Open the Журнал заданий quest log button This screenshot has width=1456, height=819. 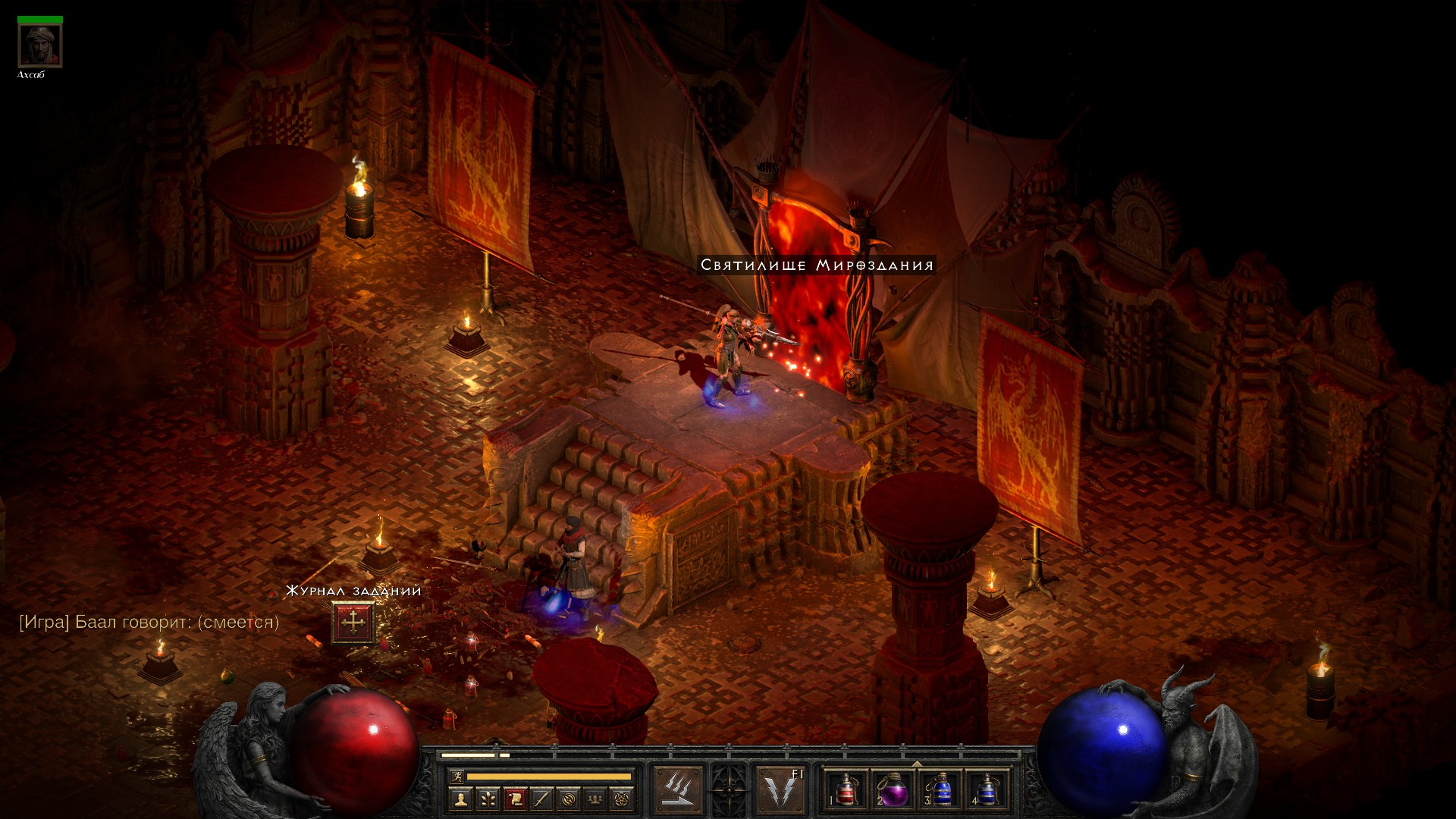tap(353, 623)
